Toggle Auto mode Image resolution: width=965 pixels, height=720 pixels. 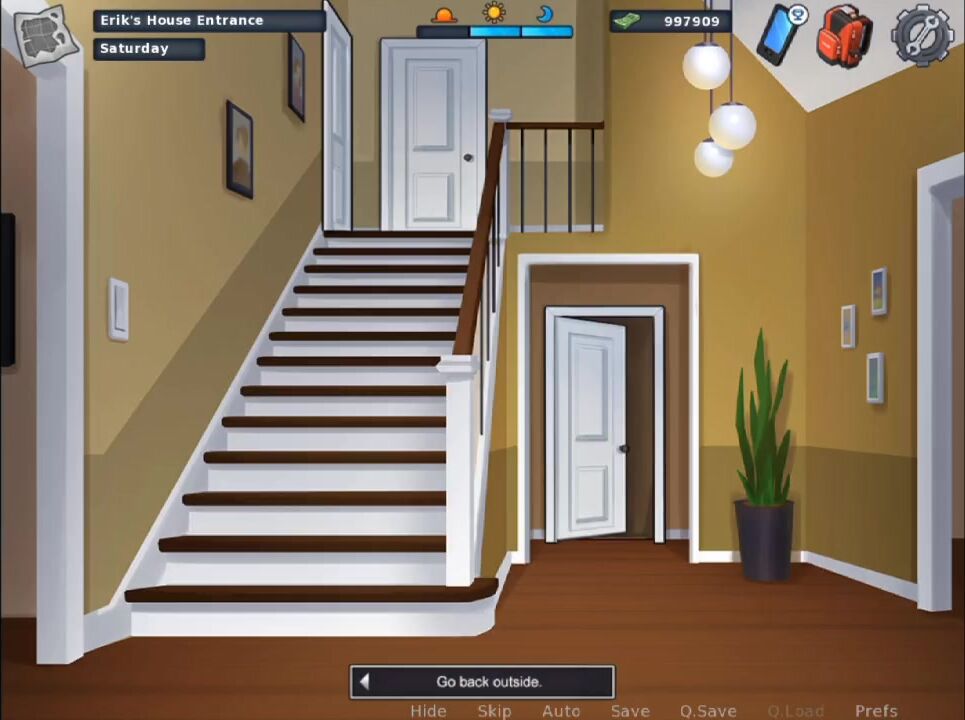pyautogui.click(x=561, y=711)
